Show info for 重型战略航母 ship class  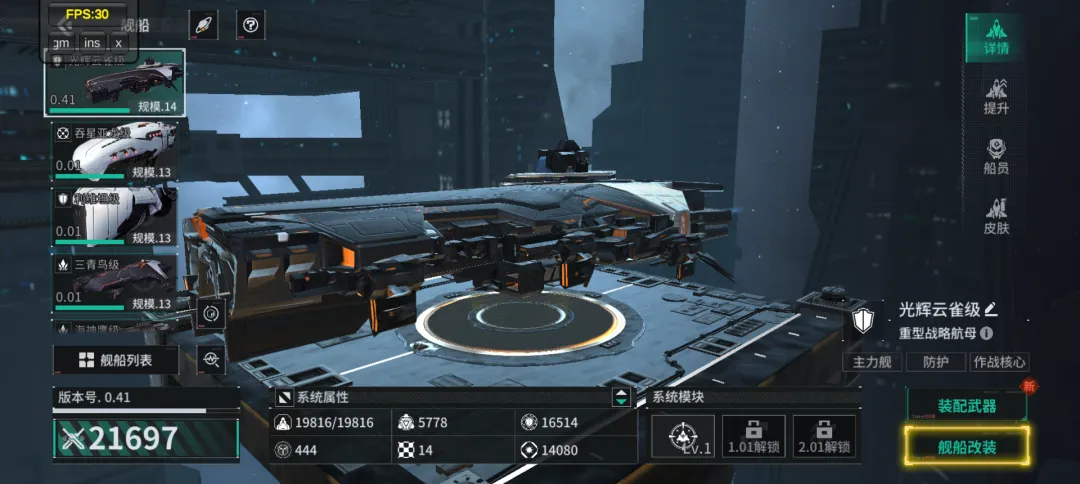[x=987, y=333]
